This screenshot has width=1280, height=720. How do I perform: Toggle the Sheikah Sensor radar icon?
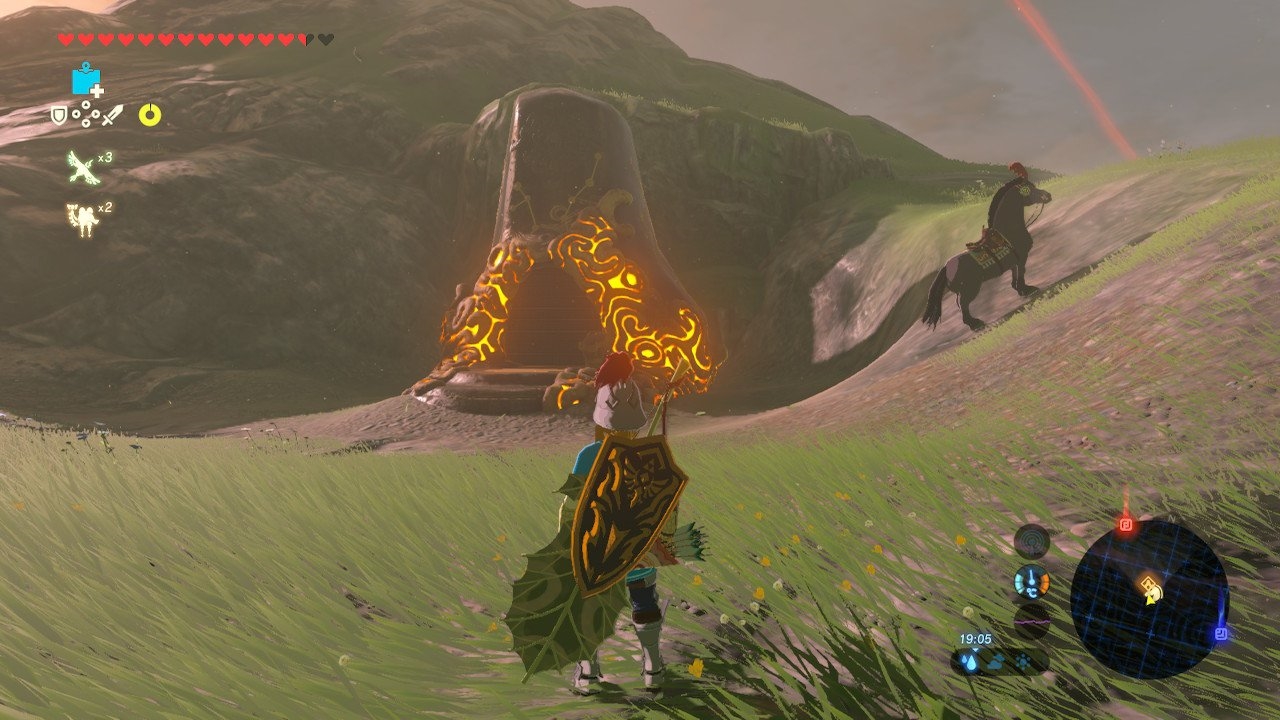pyautogui.click(x=1031, y=542)
